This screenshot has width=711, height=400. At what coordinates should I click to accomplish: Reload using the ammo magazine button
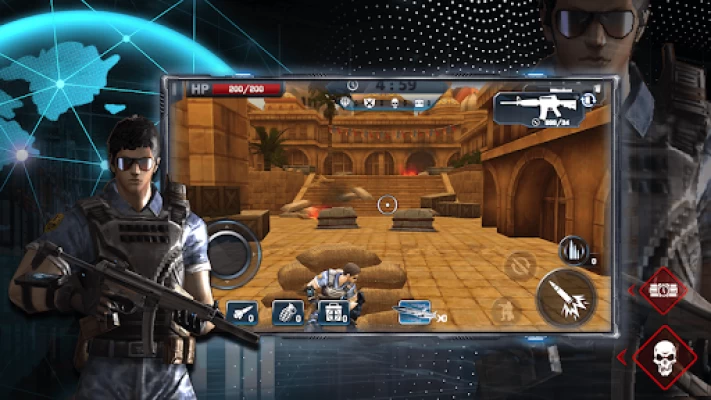(x=572, y=250)
